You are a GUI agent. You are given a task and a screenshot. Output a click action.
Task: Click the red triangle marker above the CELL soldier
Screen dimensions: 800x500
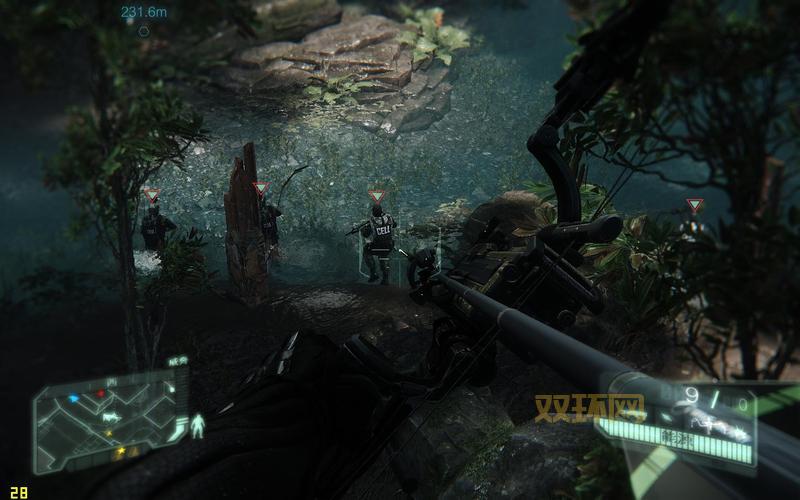[x=376, y=196]
